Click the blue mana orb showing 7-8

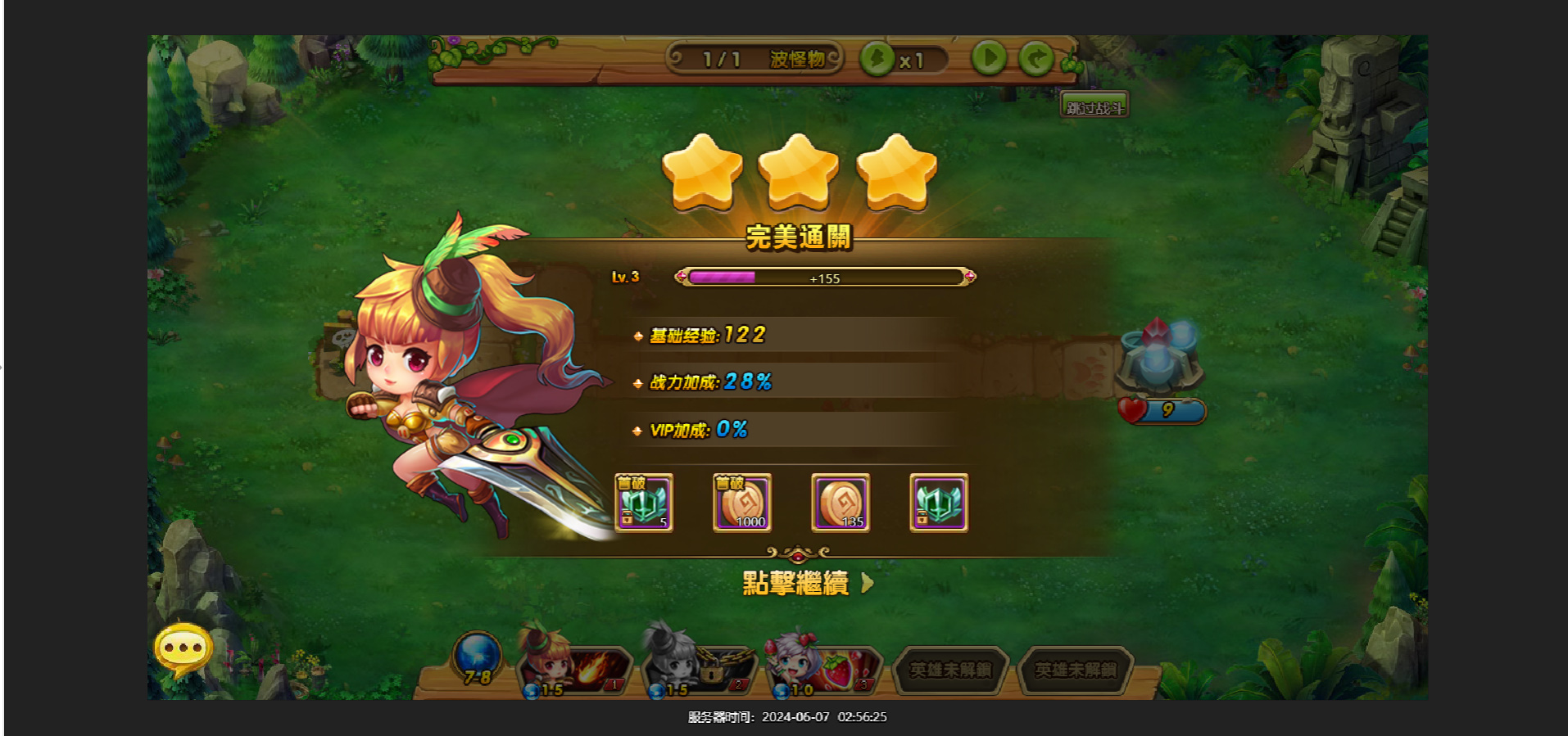point(477,657)
